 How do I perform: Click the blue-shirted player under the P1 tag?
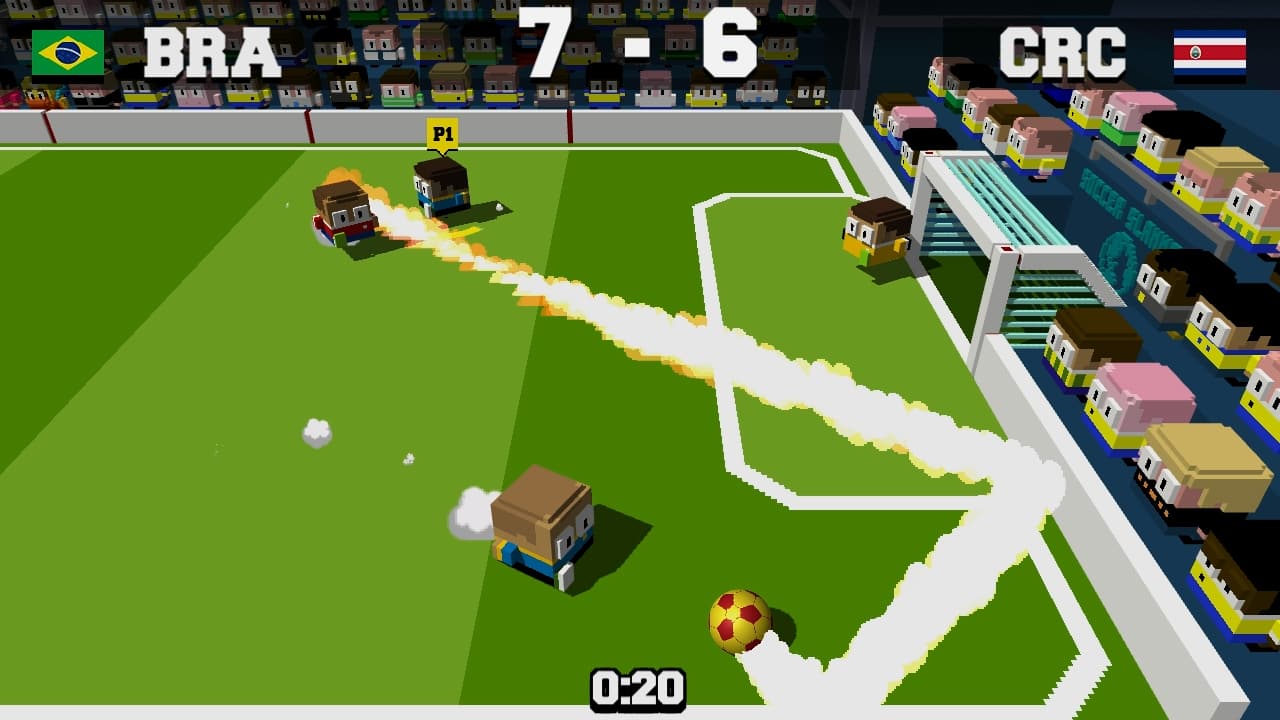[440, 195]
